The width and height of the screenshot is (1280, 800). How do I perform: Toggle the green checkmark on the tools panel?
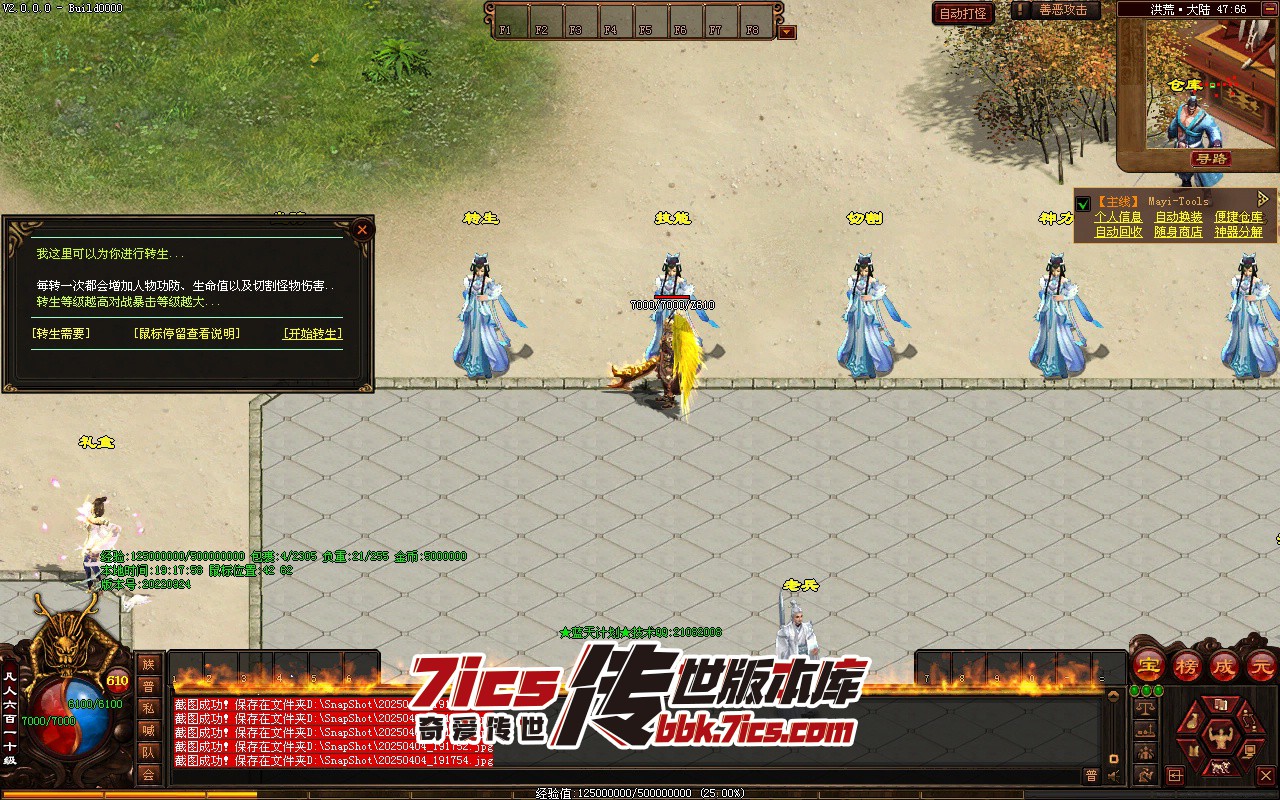click(x=1083, y=205)
